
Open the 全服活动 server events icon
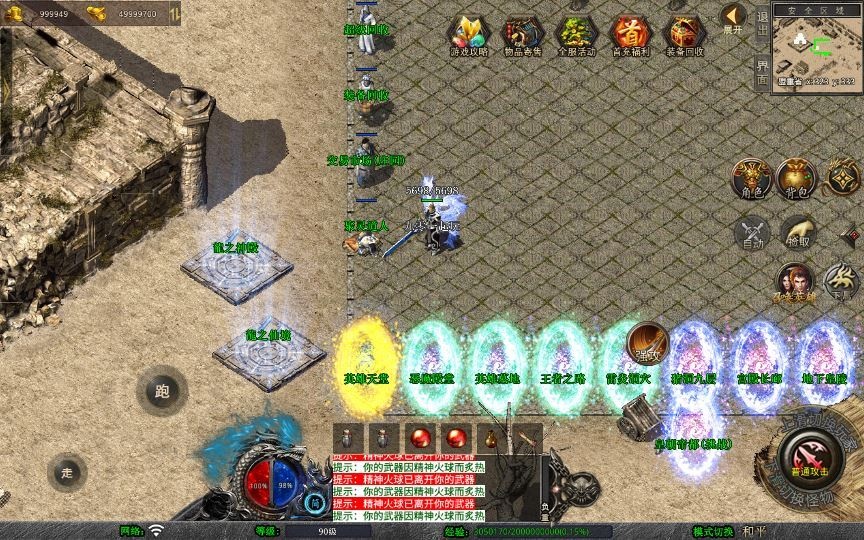pyautogui.click(x=575, y=35)
